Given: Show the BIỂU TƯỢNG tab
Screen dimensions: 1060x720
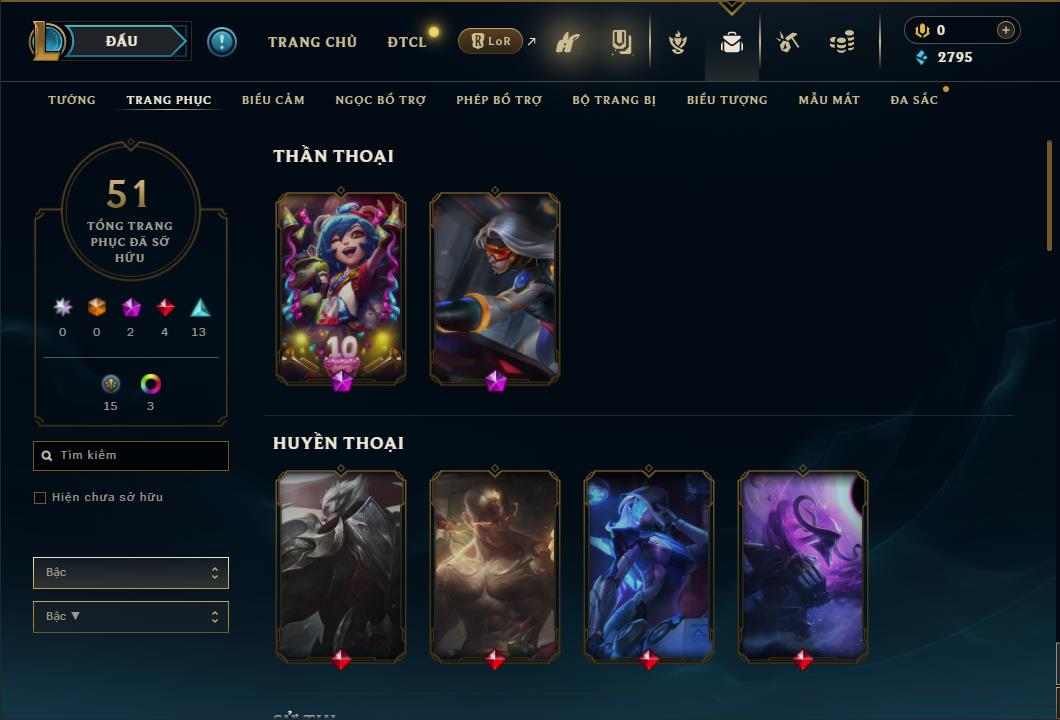Looking at the screenshot, I should point(727,100).
